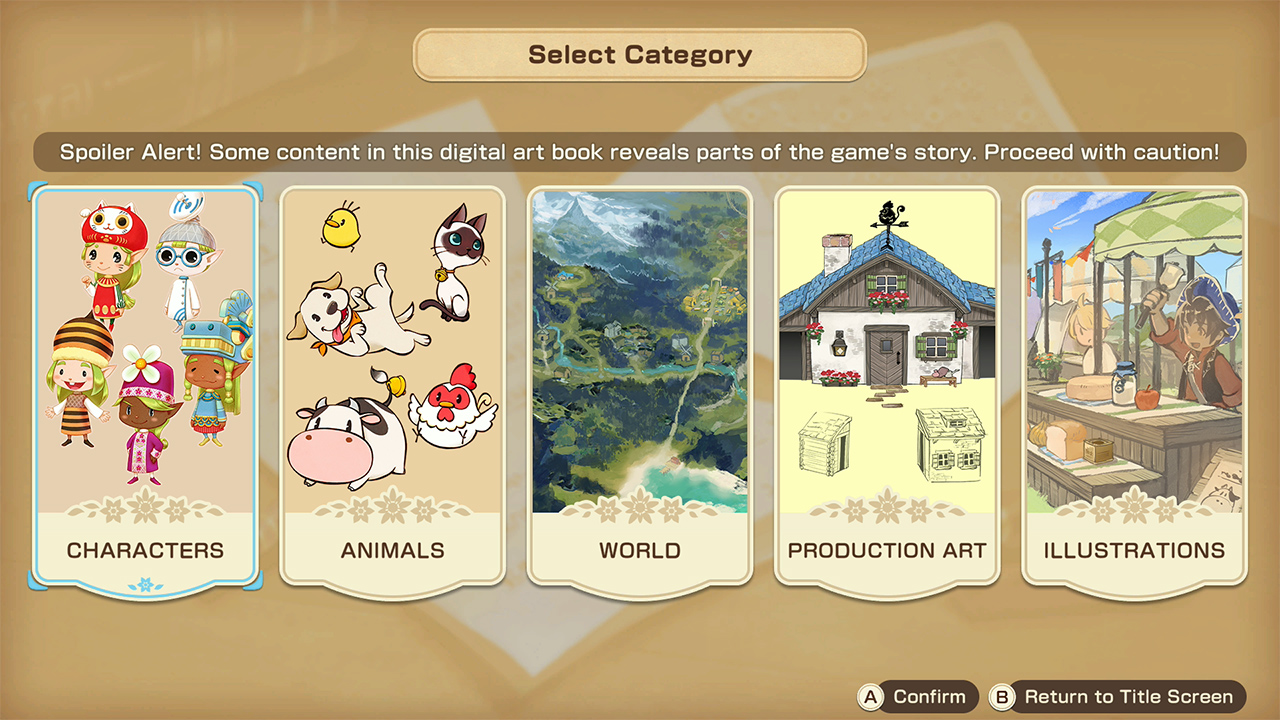Select the WORLD map category
The width and height of the screenshot is (1280, 720).
point(639,390)
